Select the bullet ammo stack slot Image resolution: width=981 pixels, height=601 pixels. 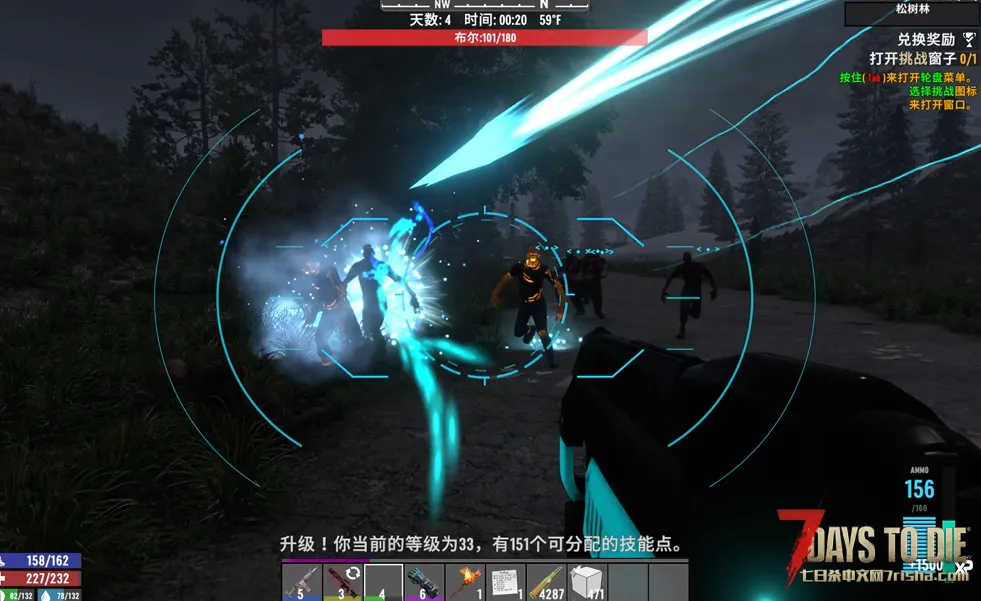click(547, 582)
